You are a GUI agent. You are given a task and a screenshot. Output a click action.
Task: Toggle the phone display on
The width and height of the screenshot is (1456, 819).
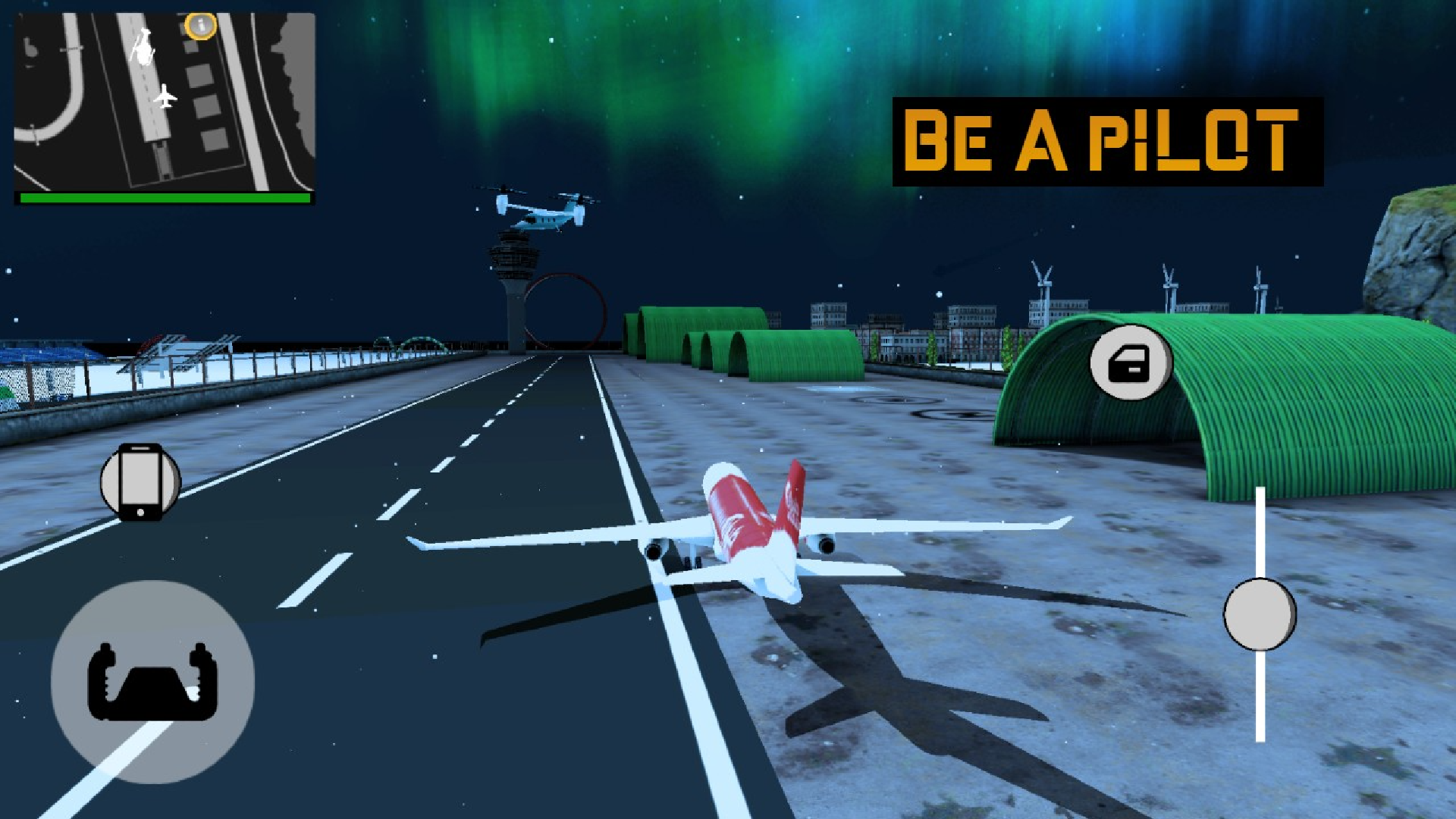(x=141, y=482)
